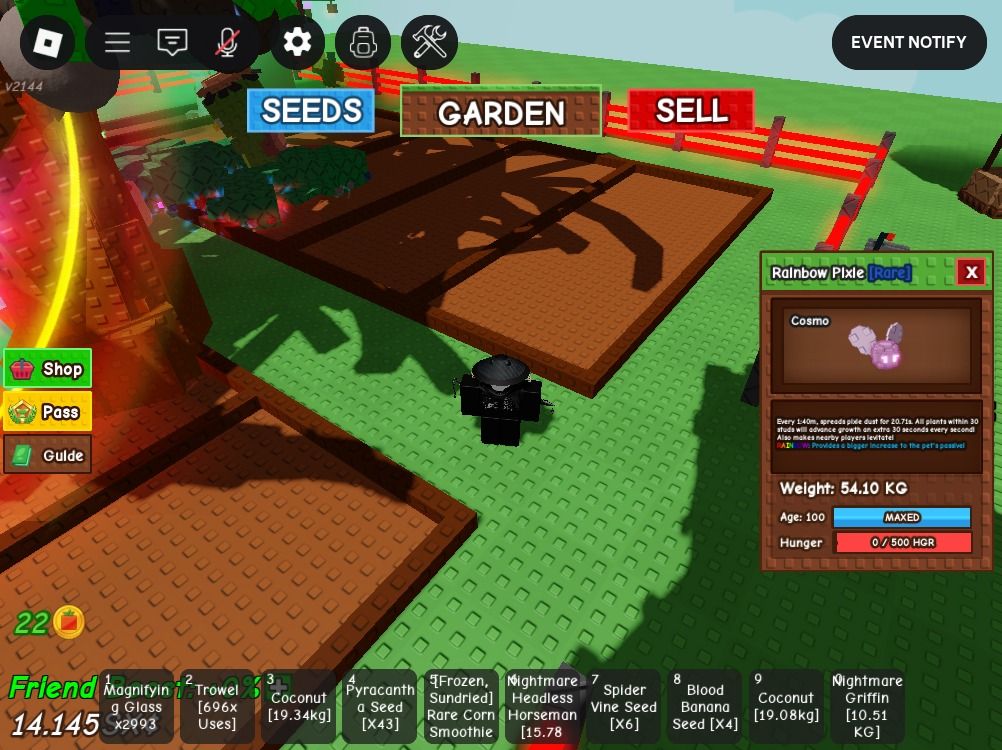Open the gear settings
The image size is (1002, 750).
pyautogui.click(x=297, y=42)
